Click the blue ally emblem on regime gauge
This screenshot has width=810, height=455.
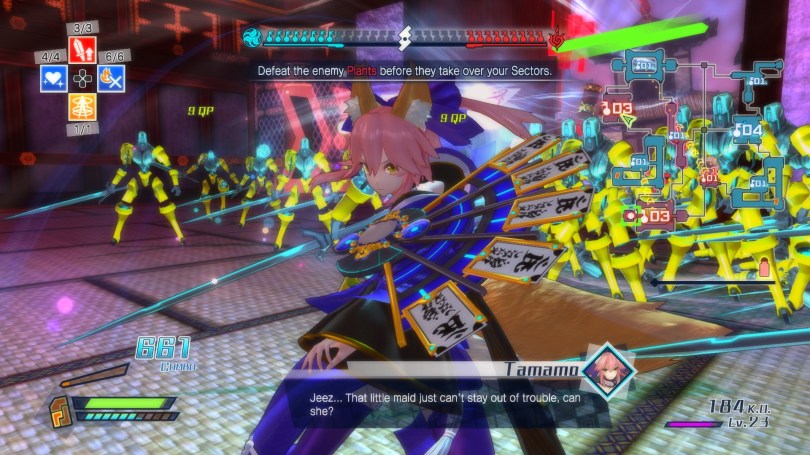click(x=252, y=39)
